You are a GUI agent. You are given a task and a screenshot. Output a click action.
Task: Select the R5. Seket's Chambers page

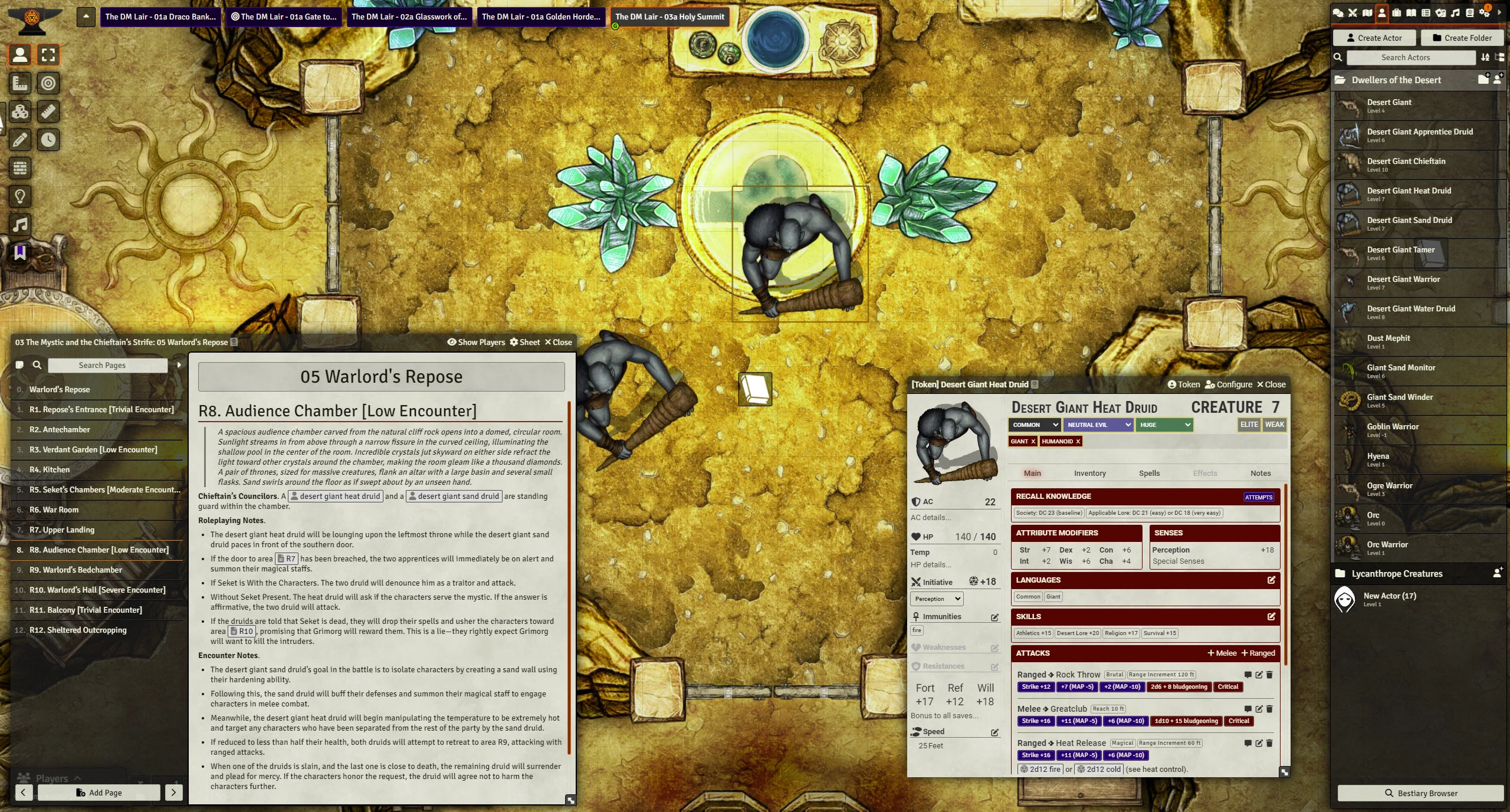[x=104, y=489]
